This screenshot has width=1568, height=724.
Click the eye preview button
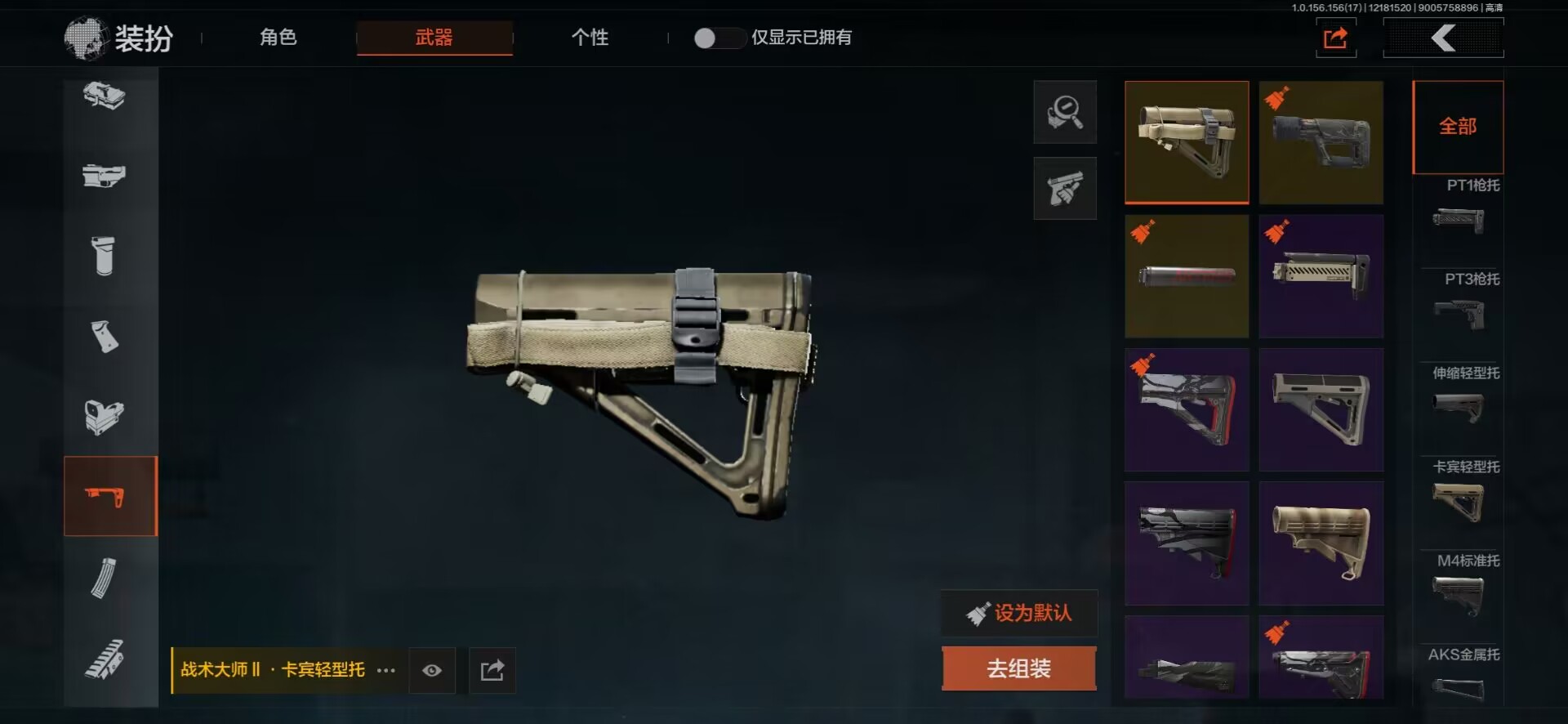(x=432, y=671)
